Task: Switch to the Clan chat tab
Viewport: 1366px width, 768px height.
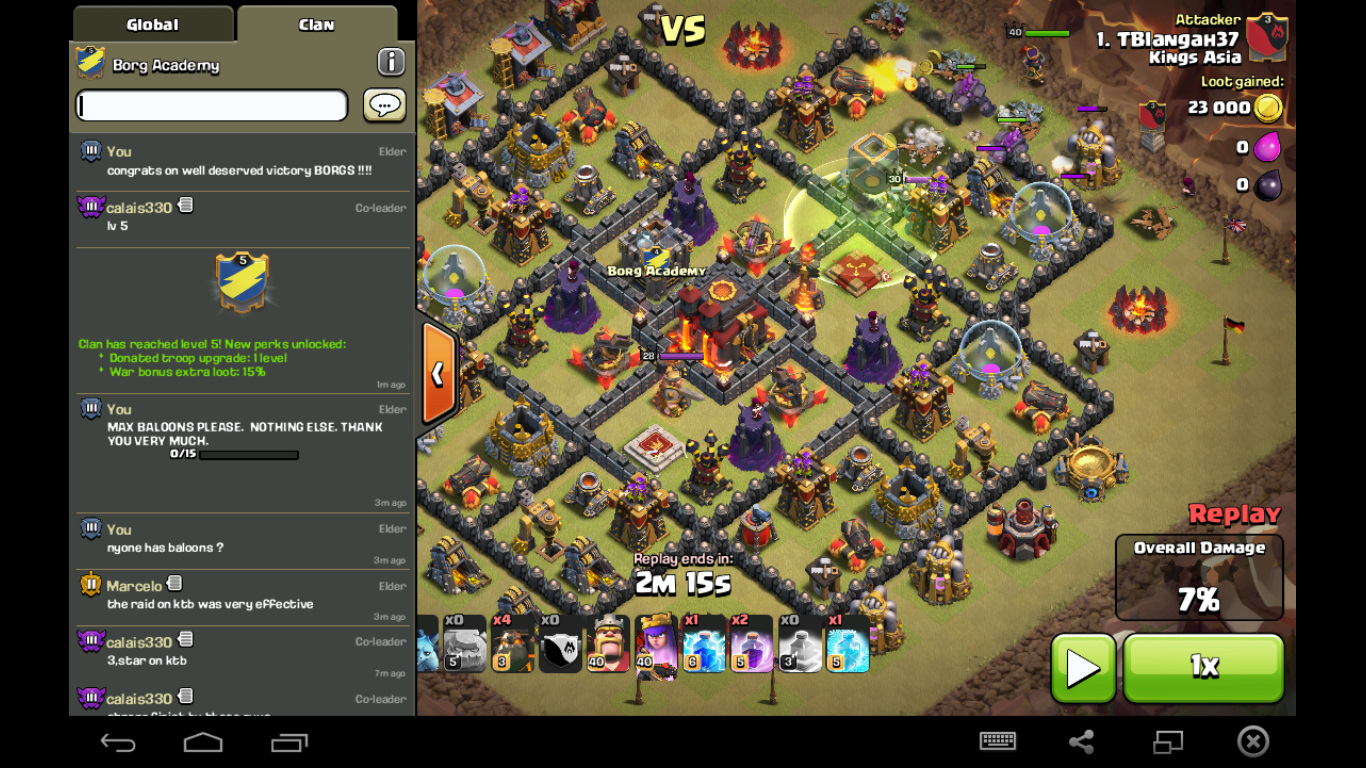Action: pos(316,24)
